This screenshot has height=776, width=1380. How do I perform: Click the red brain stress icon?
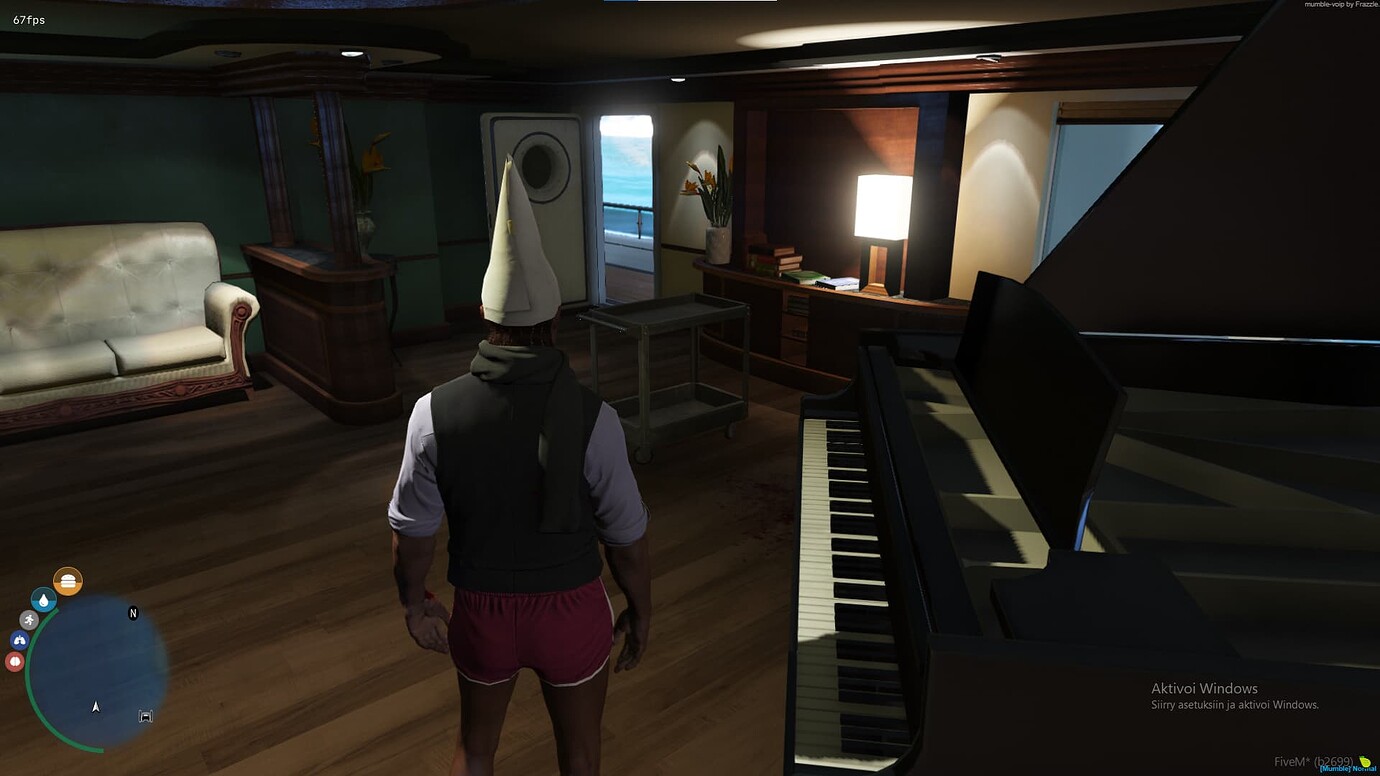[x=14, y=660]
